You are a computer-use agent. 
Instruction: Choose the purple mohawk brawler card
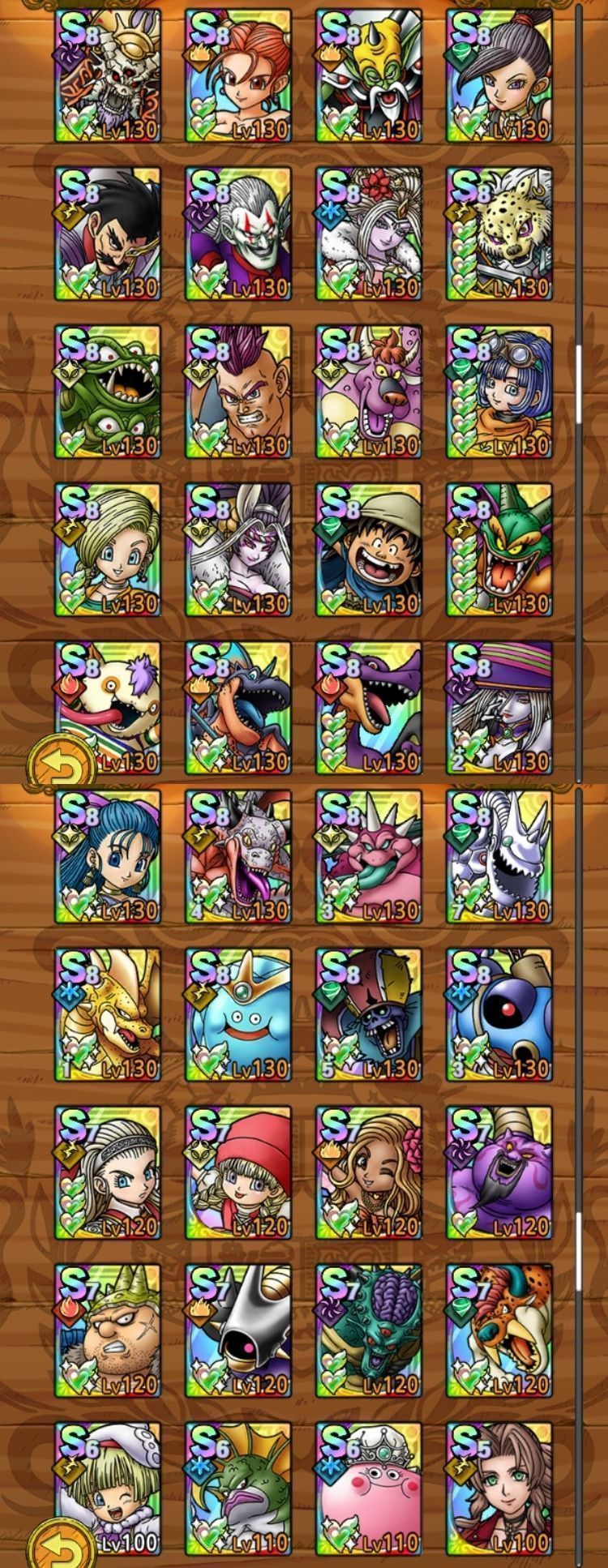point(238,392)
